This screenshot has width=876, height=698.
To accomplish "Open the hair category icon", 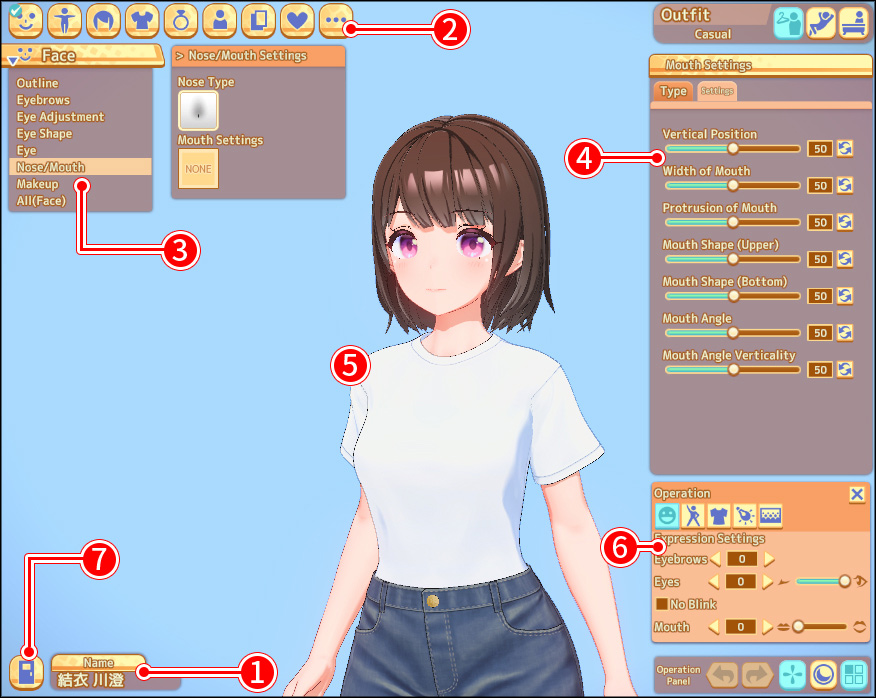I will point(102,19).
